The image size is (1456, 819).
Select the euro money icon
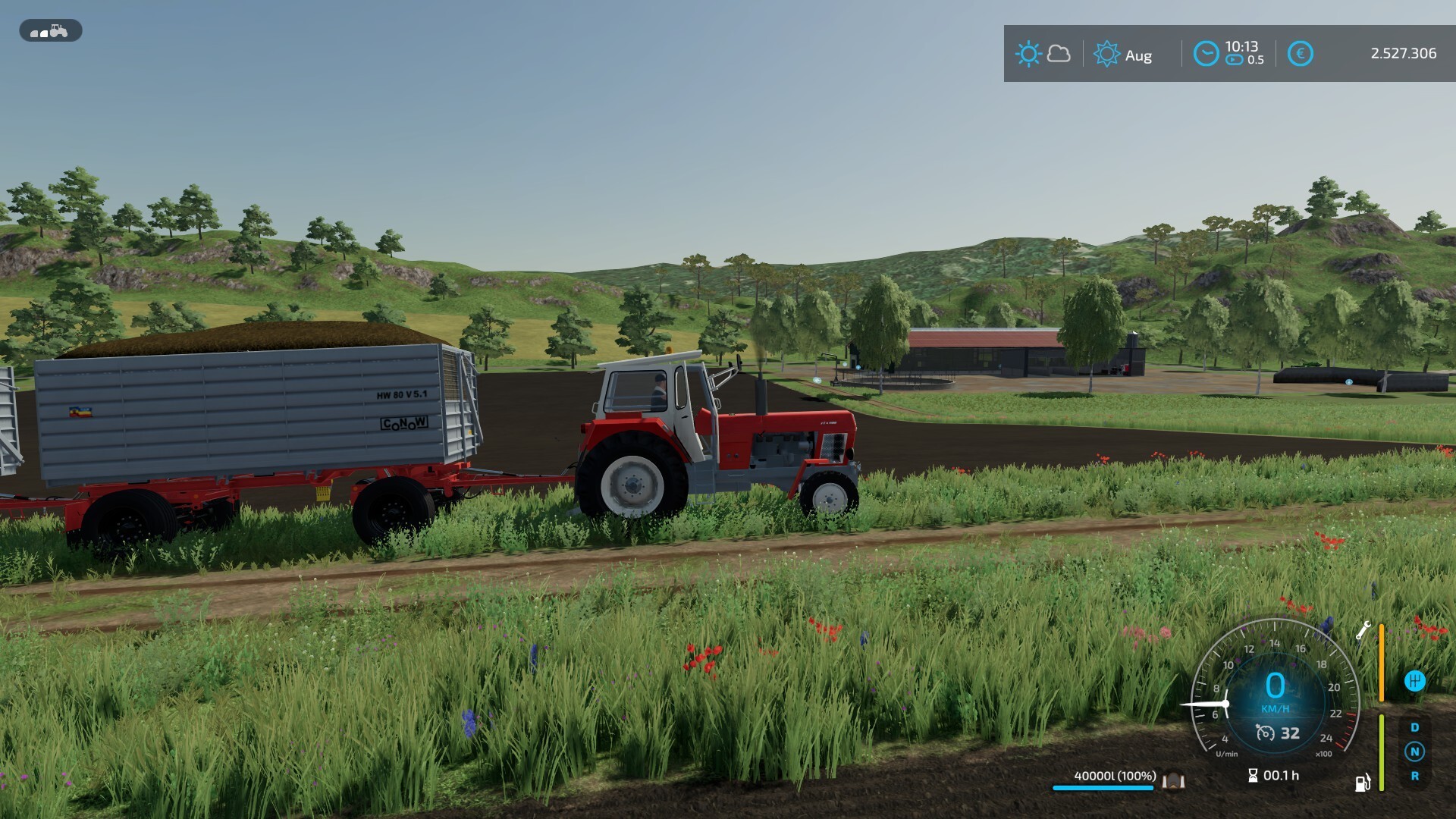point(1300,54)
